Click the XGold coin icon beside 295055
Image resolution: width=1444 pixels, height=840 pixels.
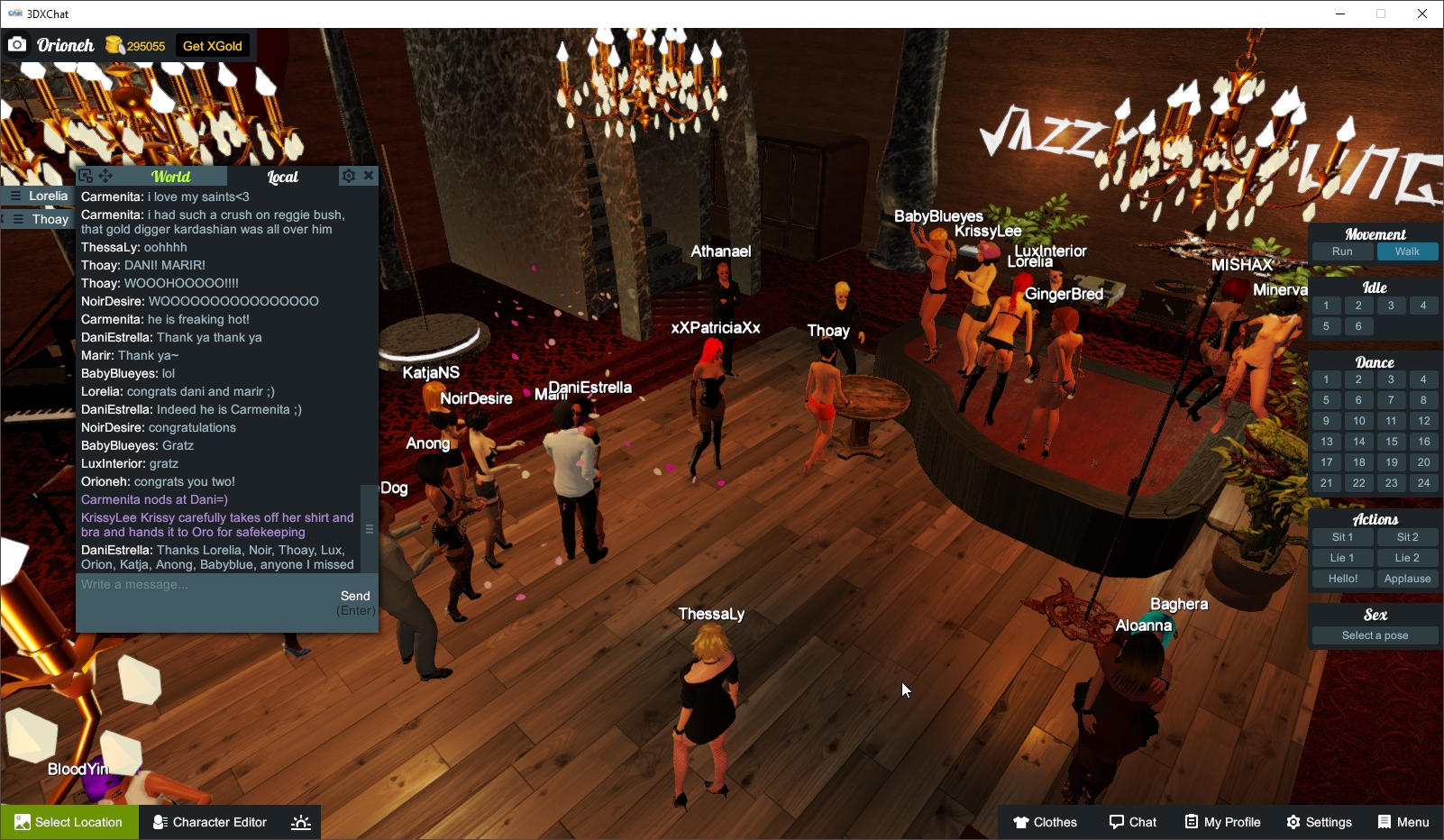114,43
